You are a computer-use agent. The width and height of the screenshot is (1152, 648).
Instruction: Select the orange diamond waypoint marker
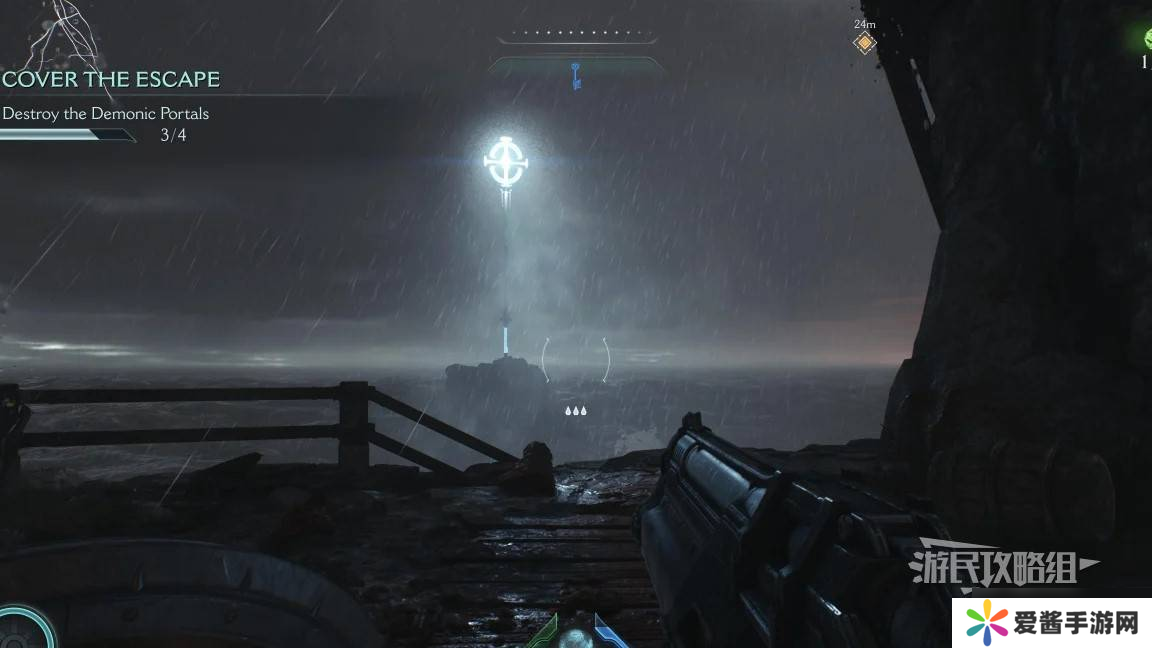pos(864,43)
